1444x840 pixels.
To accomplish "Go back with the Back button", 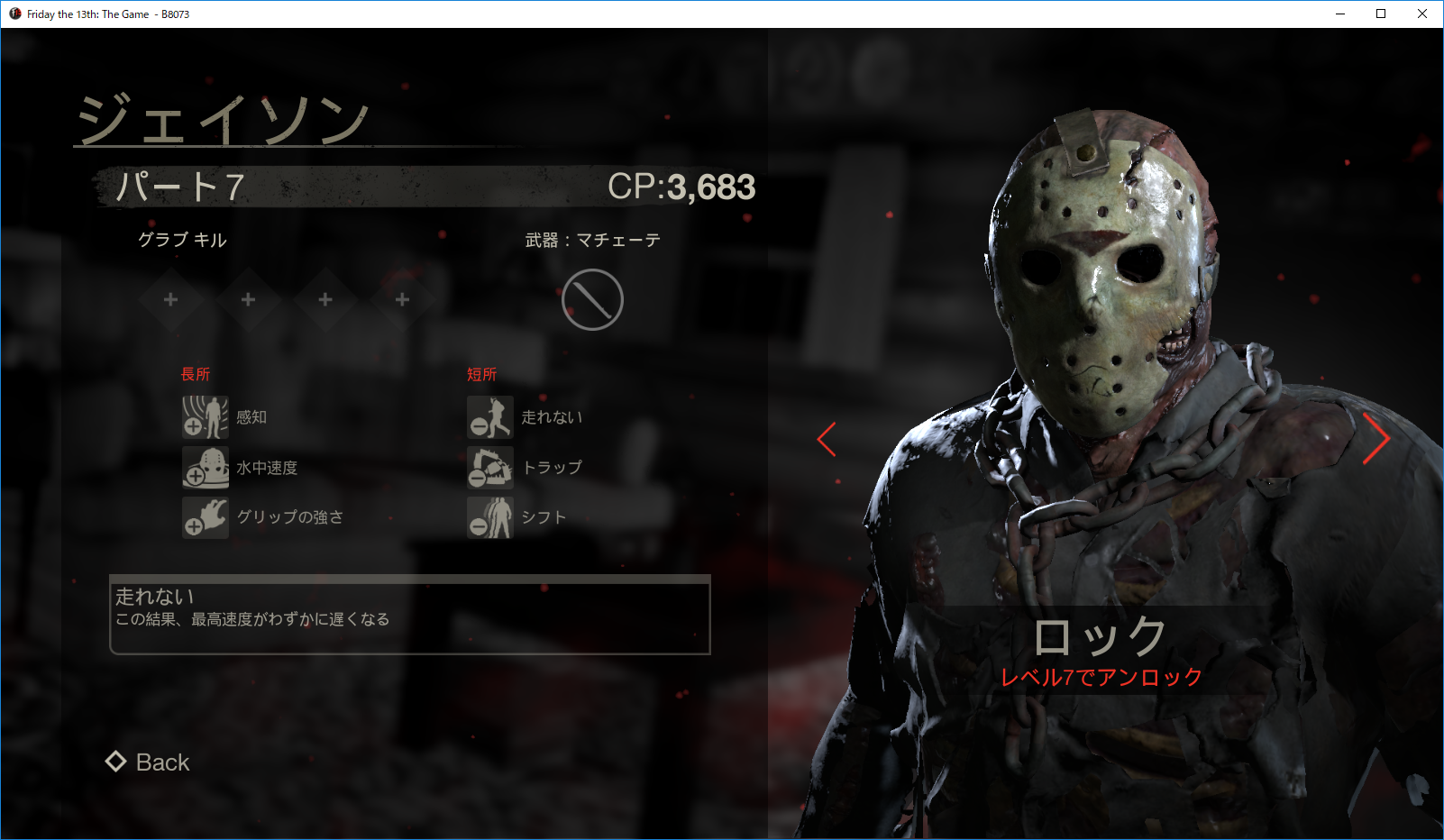I will tap(149, 762).
